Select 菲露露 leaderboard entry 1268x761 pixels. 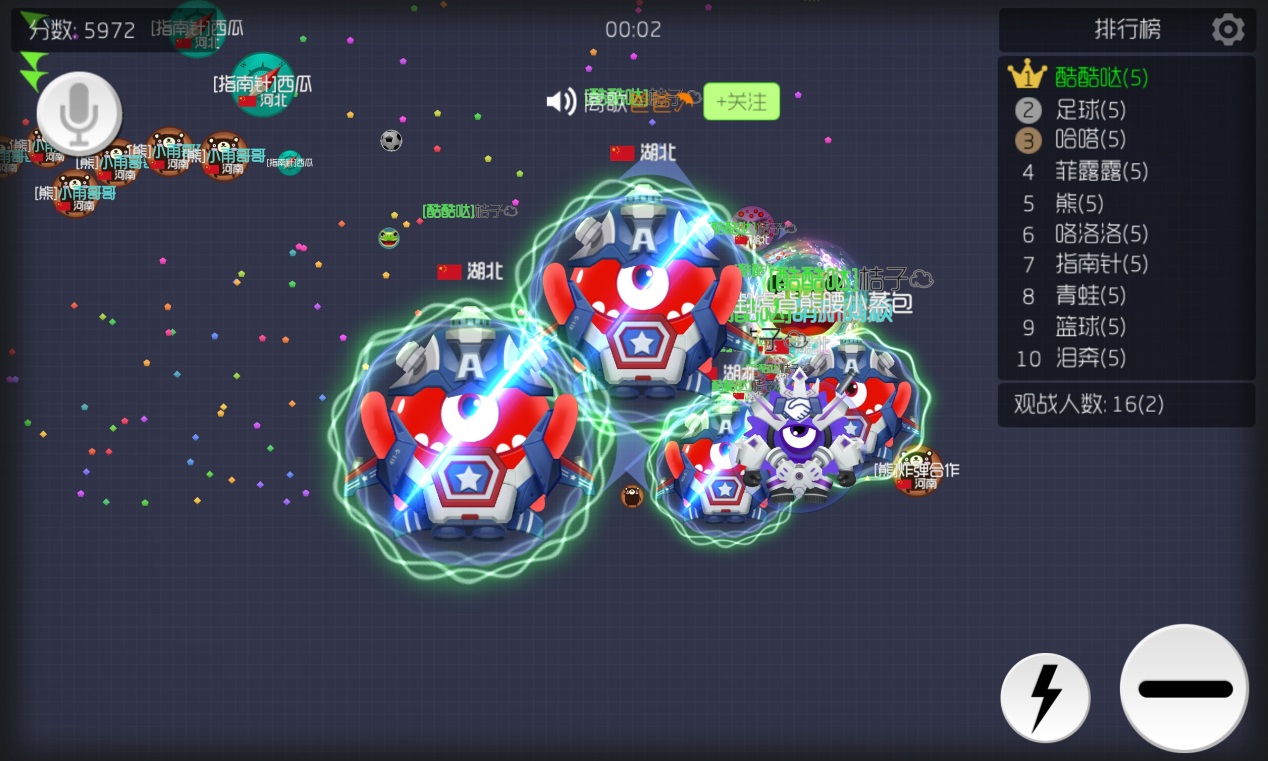click(1100, 172)
